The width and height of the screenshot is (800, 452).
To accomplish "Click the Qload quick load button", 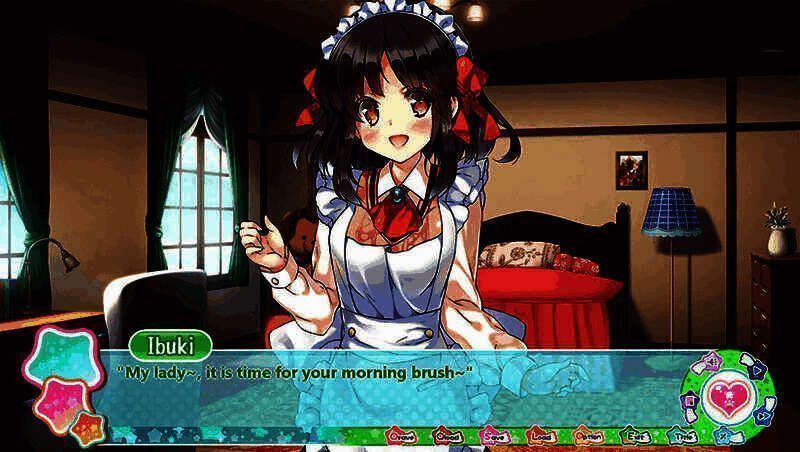I will click(x=447, y=435).
